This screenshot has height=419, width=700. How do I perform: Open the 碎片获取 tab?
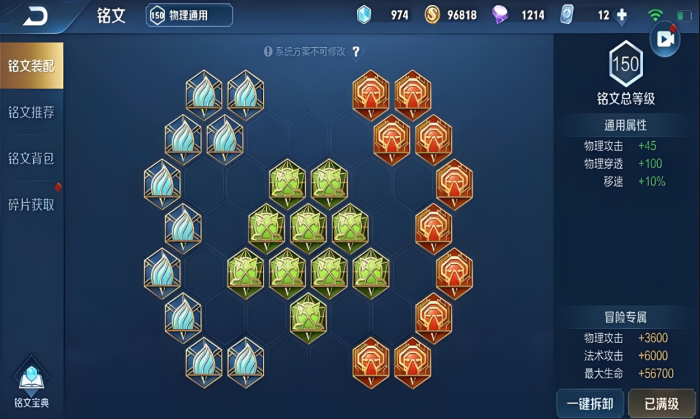[x=31, y=204]
